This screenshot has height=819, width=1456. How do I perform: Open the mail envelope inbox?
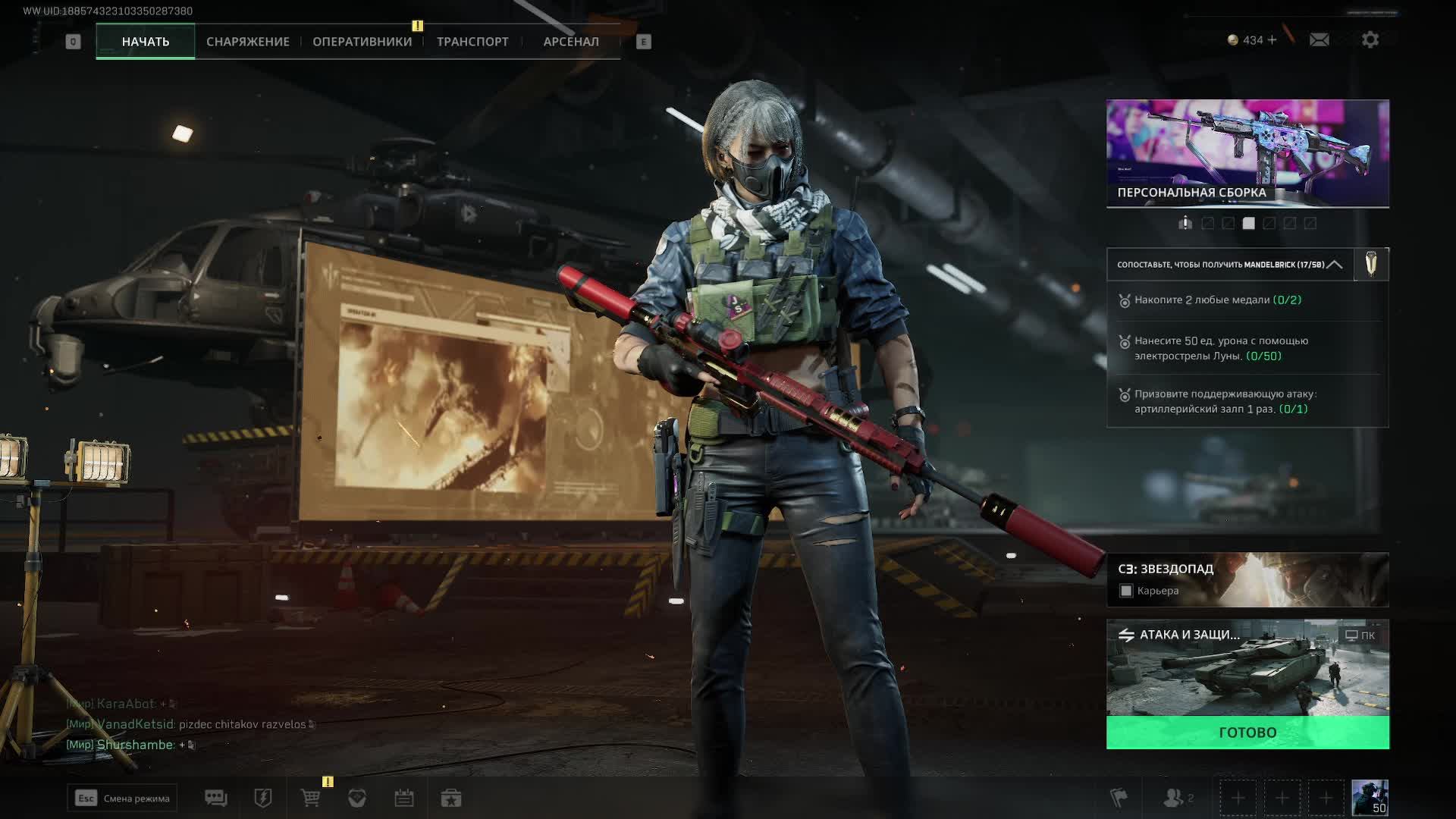[x=1319, y=39]
